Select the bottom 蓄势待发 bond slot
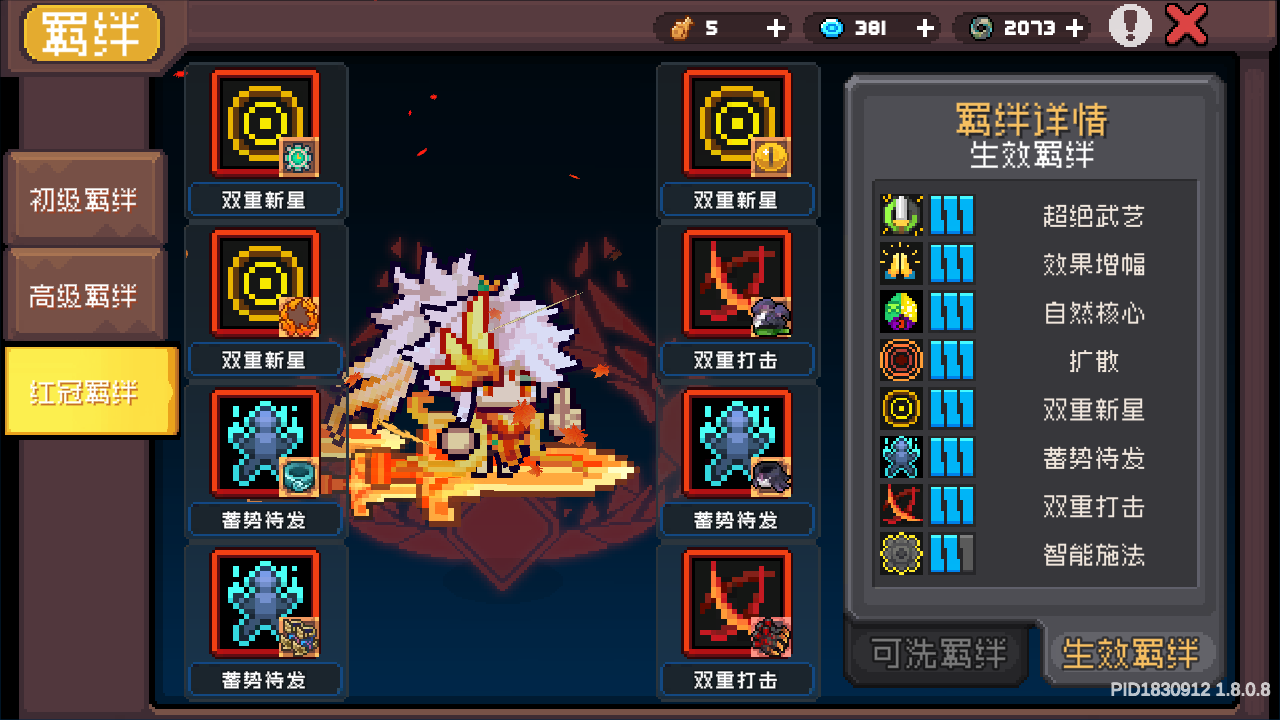 coord(264,603)
